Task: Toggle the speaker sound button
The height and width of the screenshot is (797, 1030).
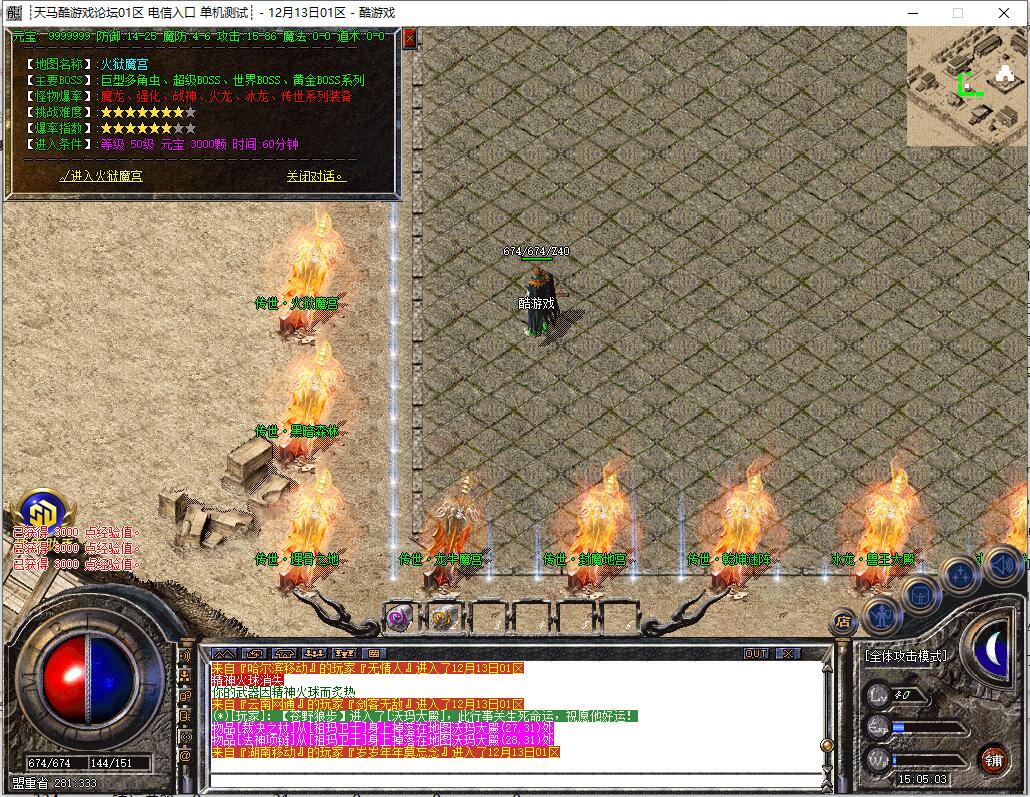Action: click(x=1001, y=566)
